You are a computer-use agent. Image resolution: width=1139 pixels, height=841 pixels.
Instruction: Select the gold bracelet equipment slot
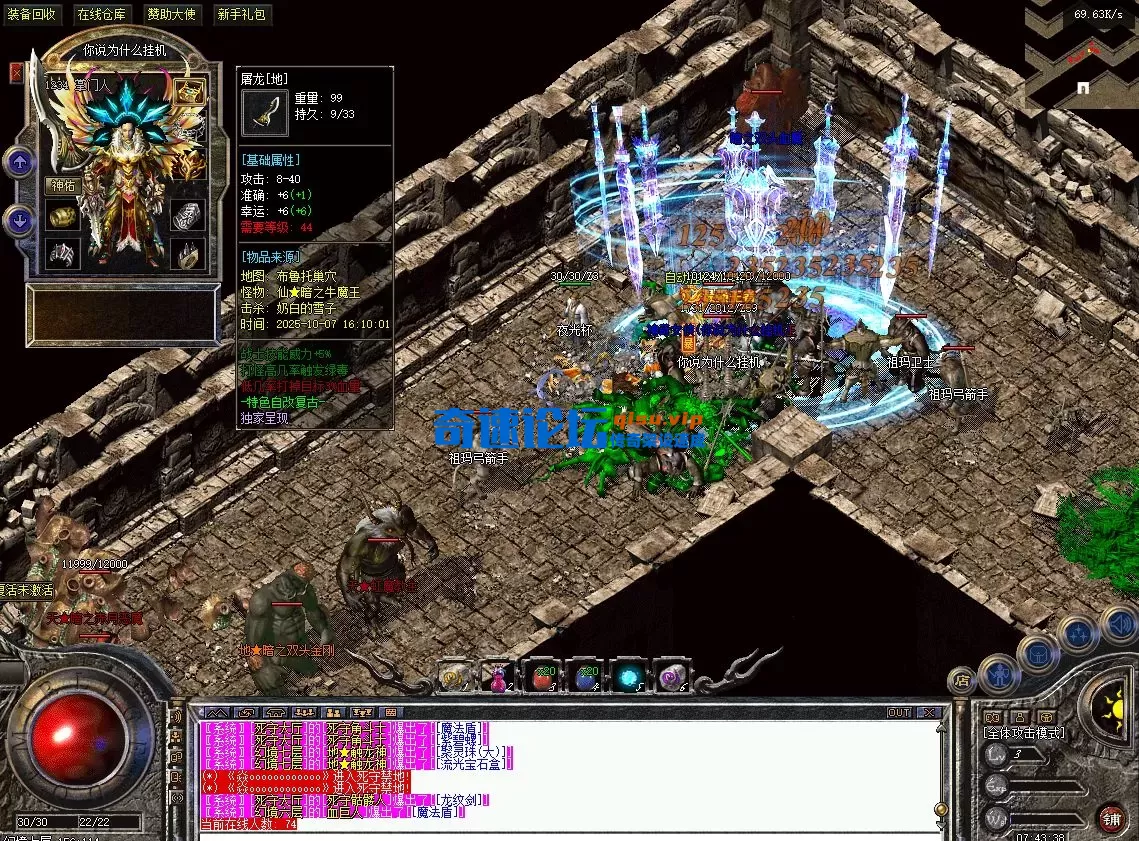[64, 216]
